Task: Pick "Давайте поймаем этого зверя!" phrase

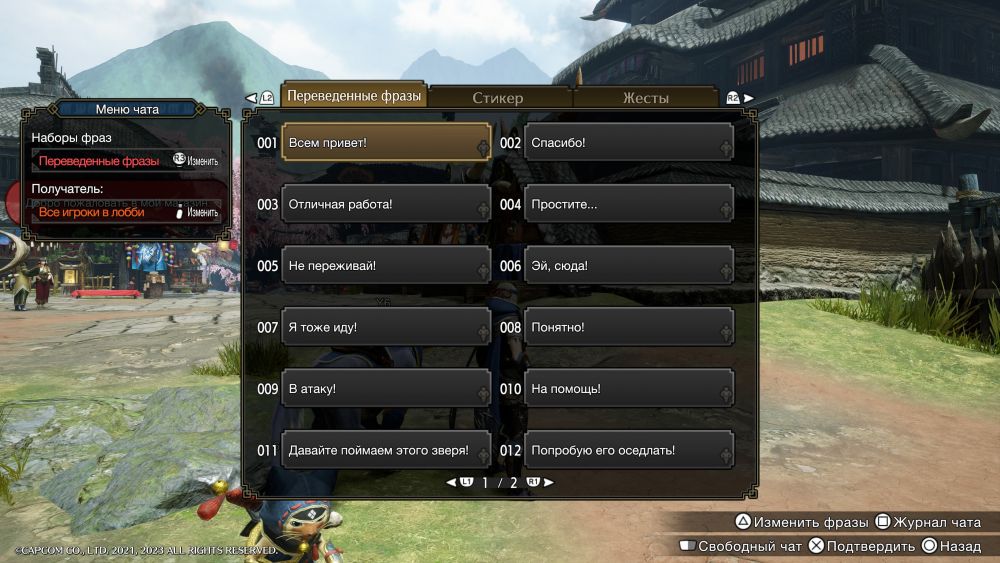Action: coord(386,450)
